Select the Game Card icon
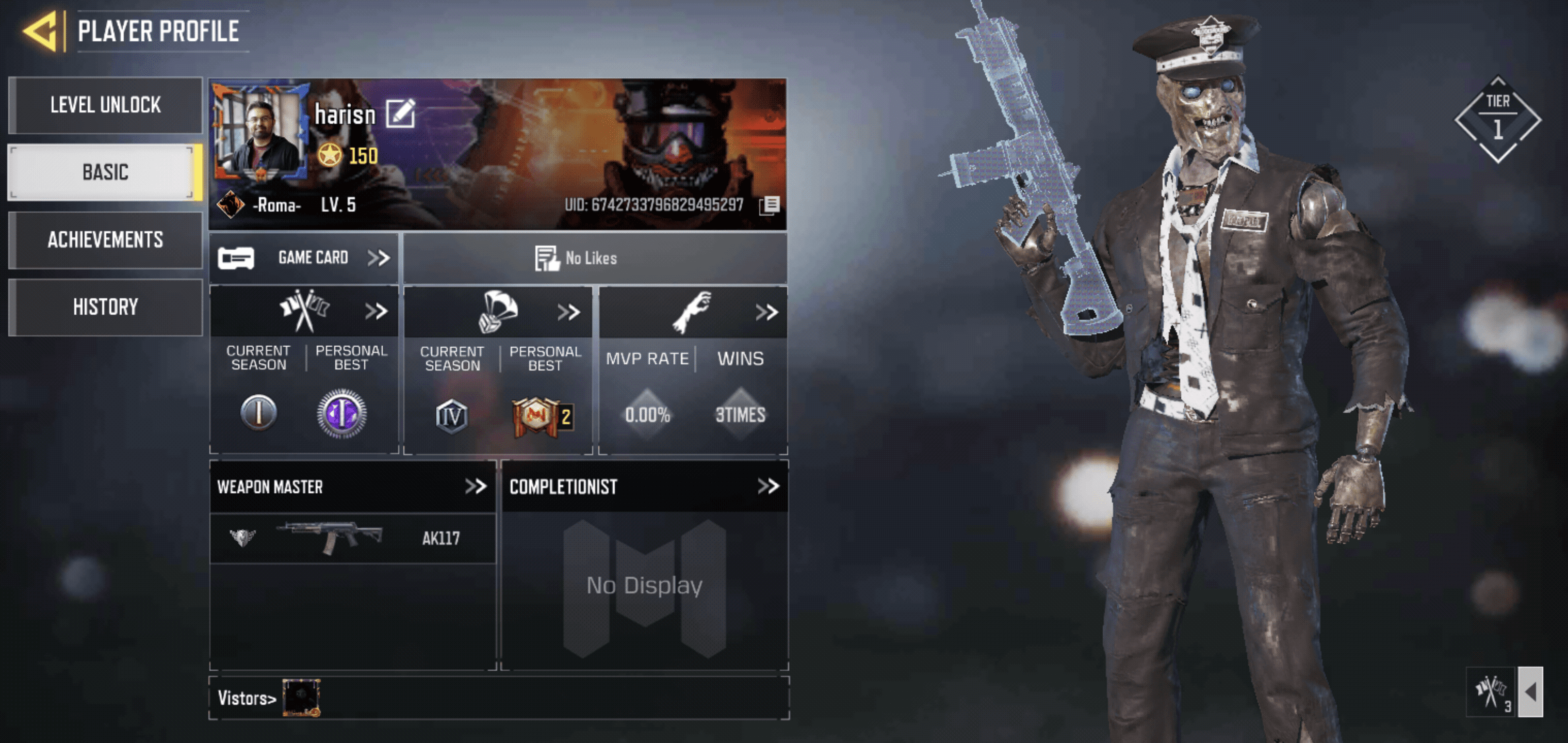This screenshot has height=743, width=1568. pos(237,257)
